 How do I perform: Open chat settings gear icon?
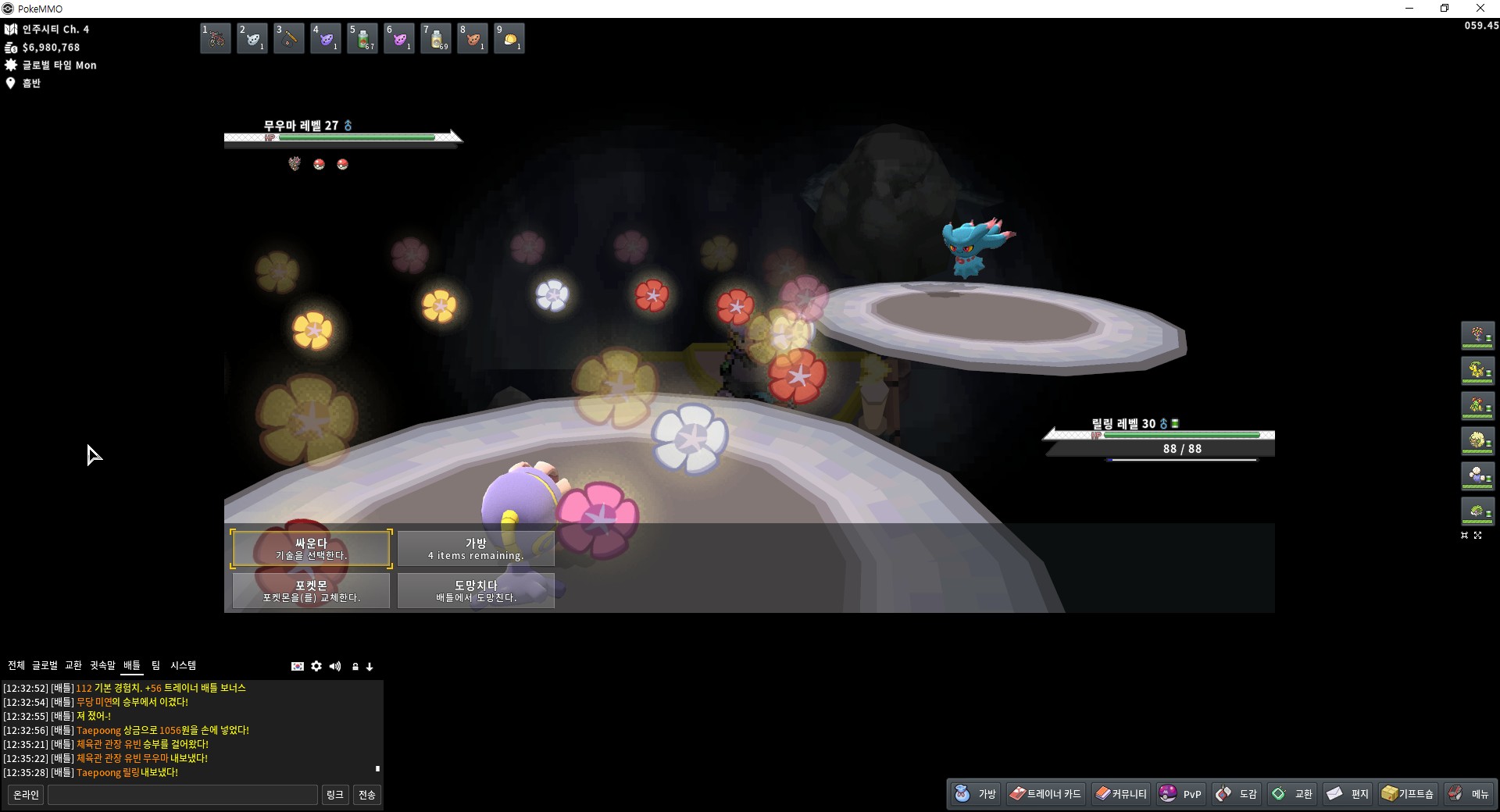(x=316, y=666)
